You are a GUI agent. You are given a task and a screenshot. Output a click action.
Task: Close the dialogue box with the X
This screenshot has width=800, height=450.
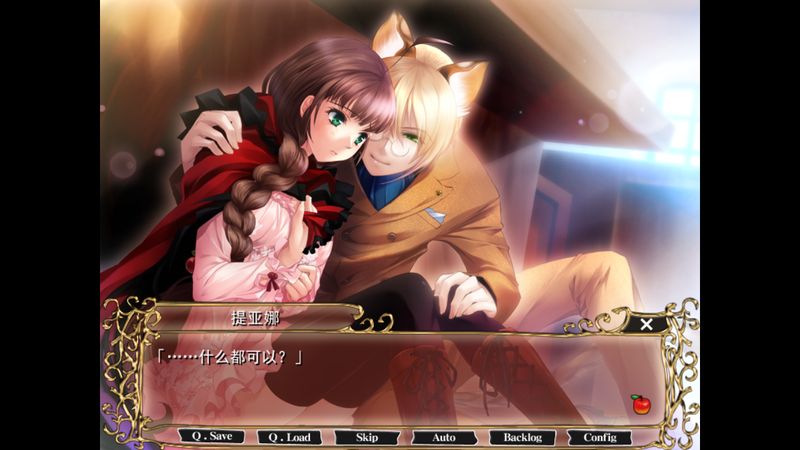pyautogui.click(x=647, y=324)
